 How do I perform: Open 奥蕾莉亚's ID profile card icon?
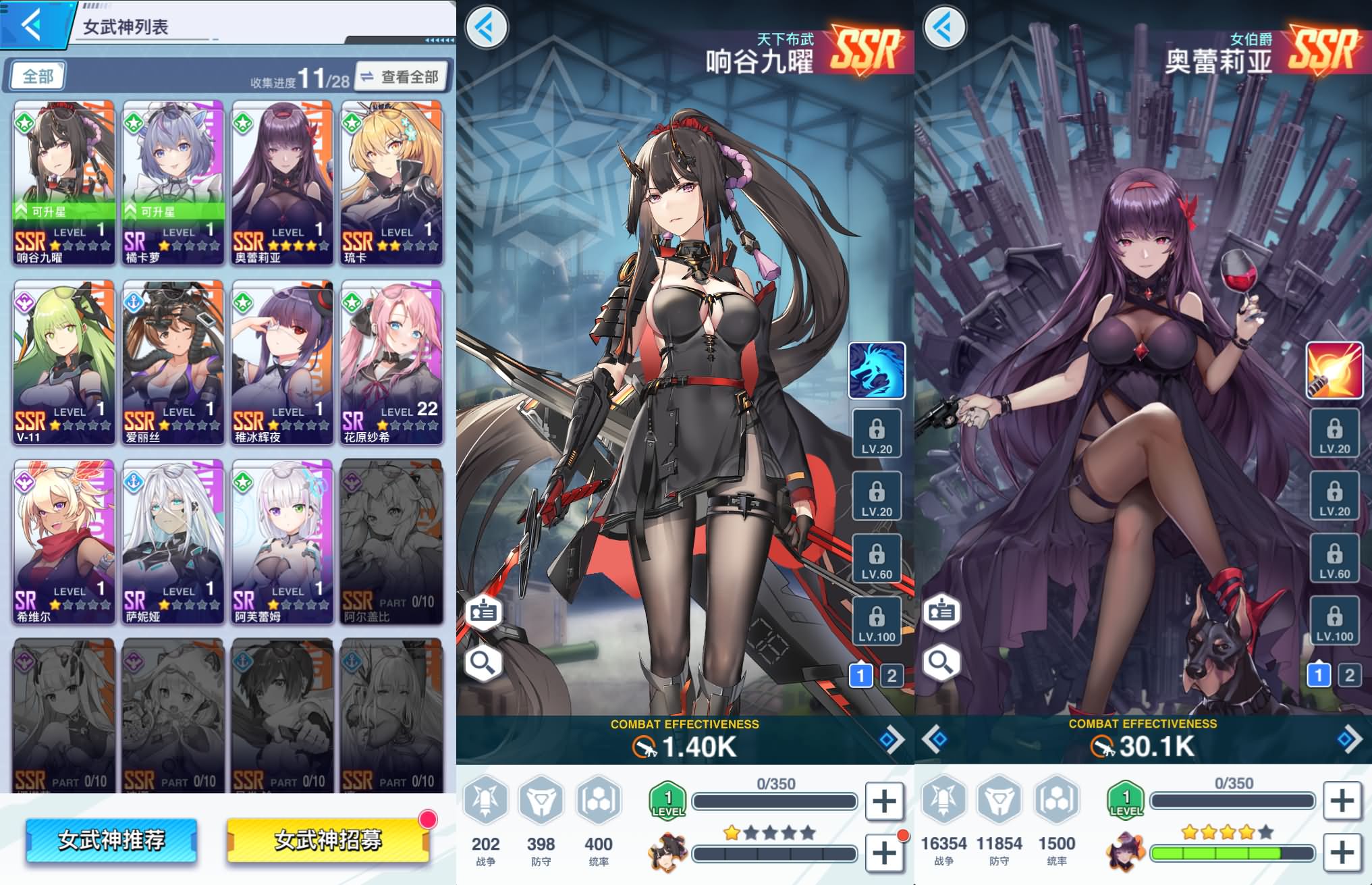tap(943, 611)
